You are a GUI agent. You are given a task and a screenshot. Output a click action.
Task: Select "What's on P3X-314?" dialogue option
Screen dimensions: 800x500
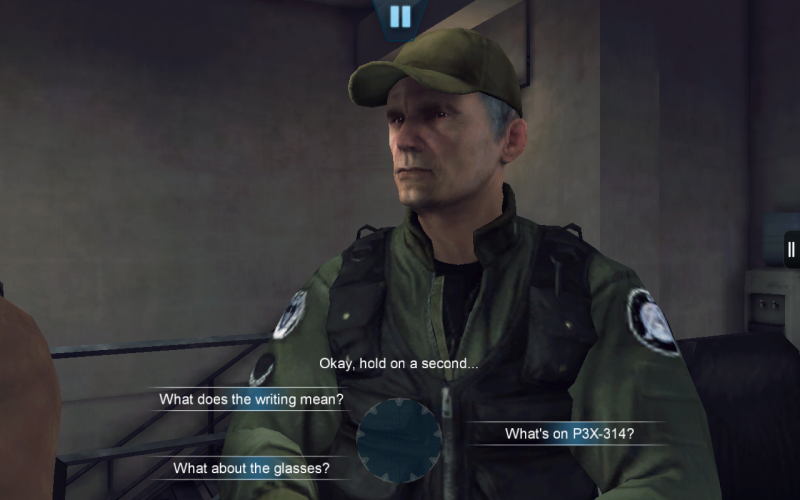point(569,433)
